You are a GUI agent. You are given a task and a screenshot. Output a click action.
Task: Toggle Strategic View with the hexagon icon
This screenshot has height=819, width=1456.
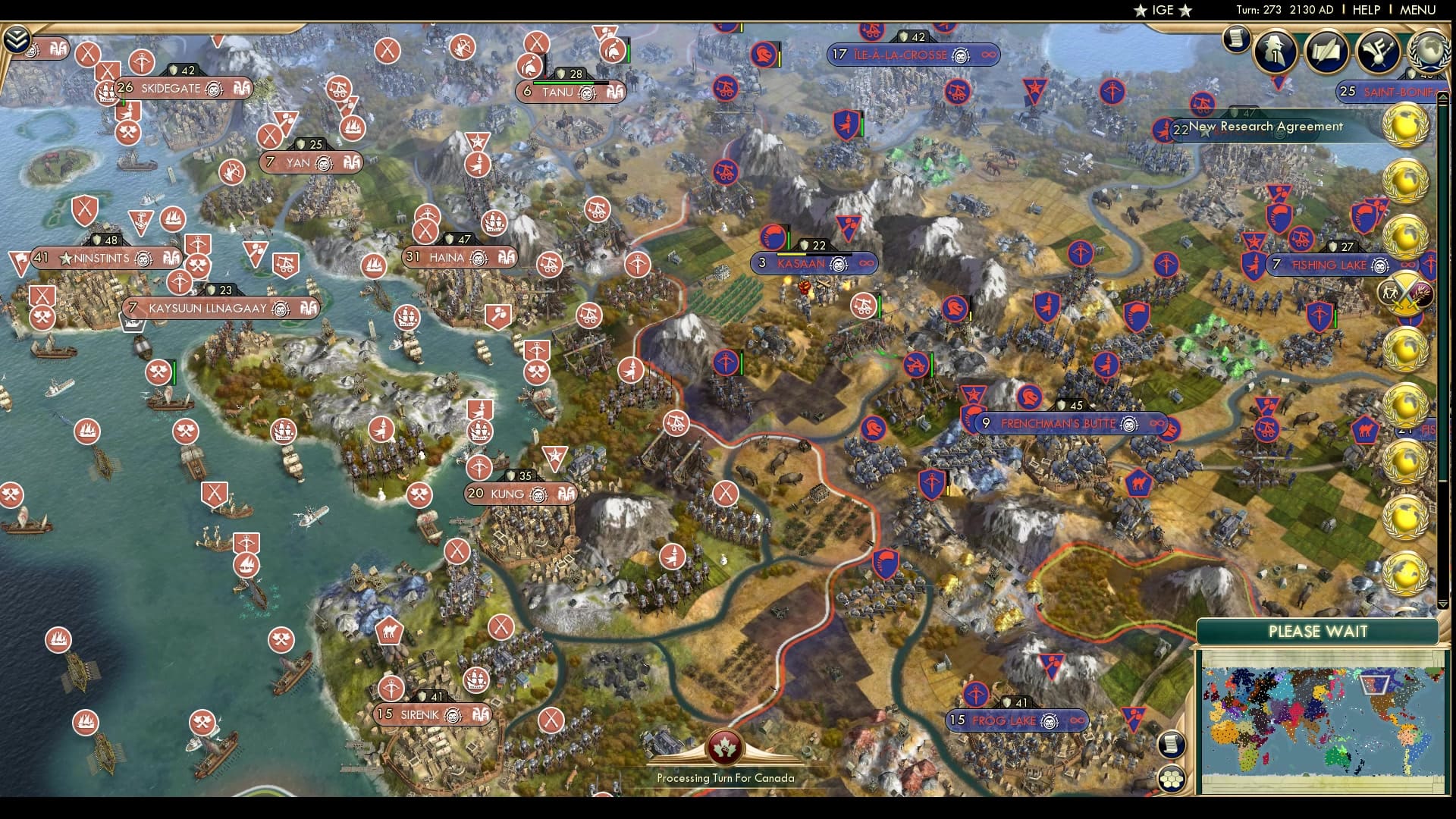pyautogui.click(x=1172, y=780)
